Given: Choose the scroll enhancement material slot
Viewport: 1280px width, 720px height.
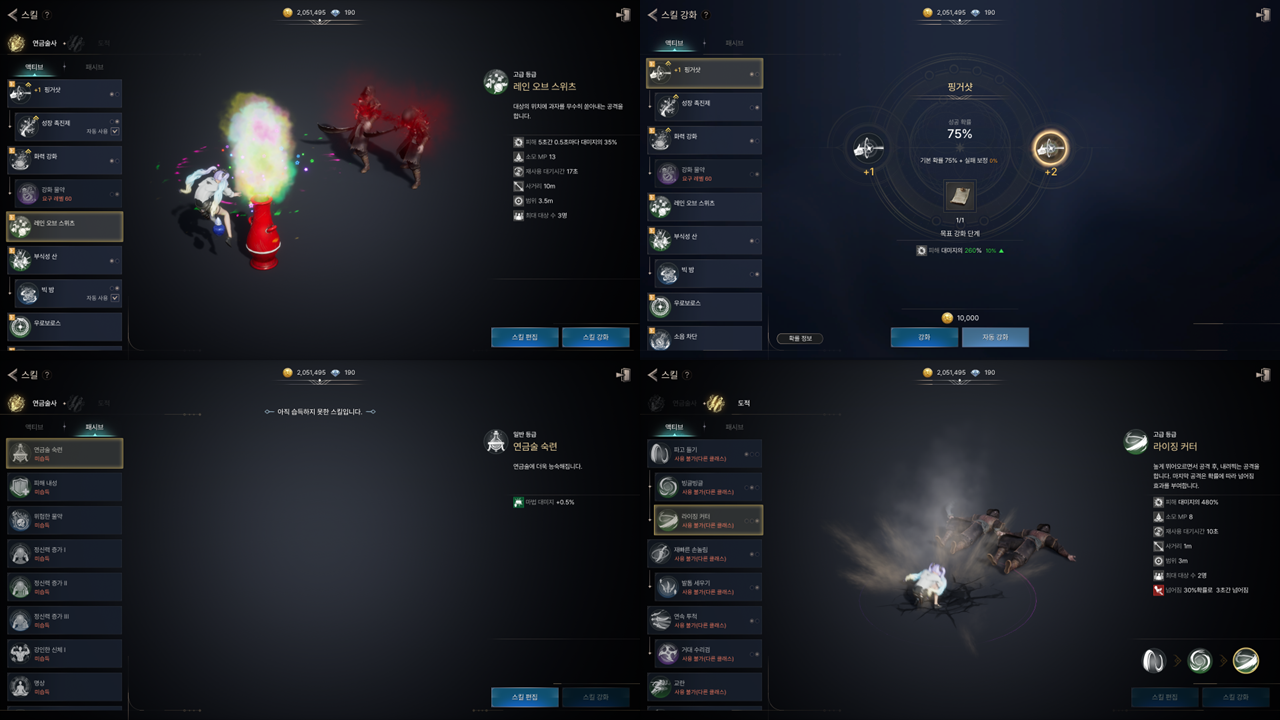Looking at the screenshot, I should click(x=960, y=196).
